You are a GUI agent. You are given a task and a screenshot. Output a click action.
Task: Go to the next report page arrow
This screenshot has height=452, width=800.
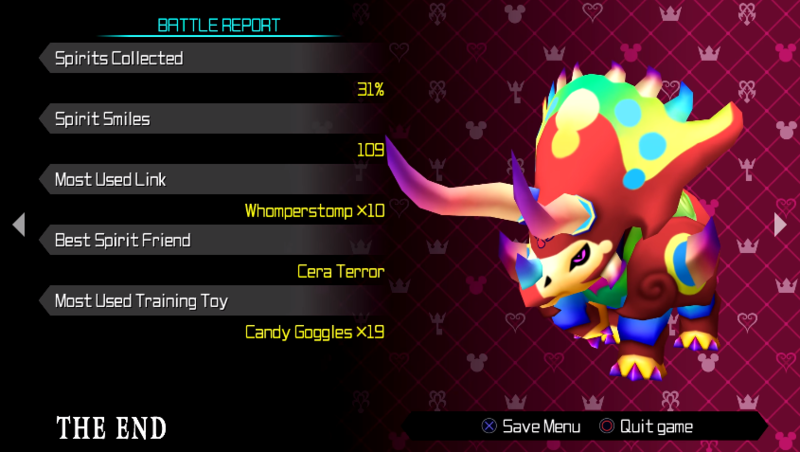[x=781, y=225]
